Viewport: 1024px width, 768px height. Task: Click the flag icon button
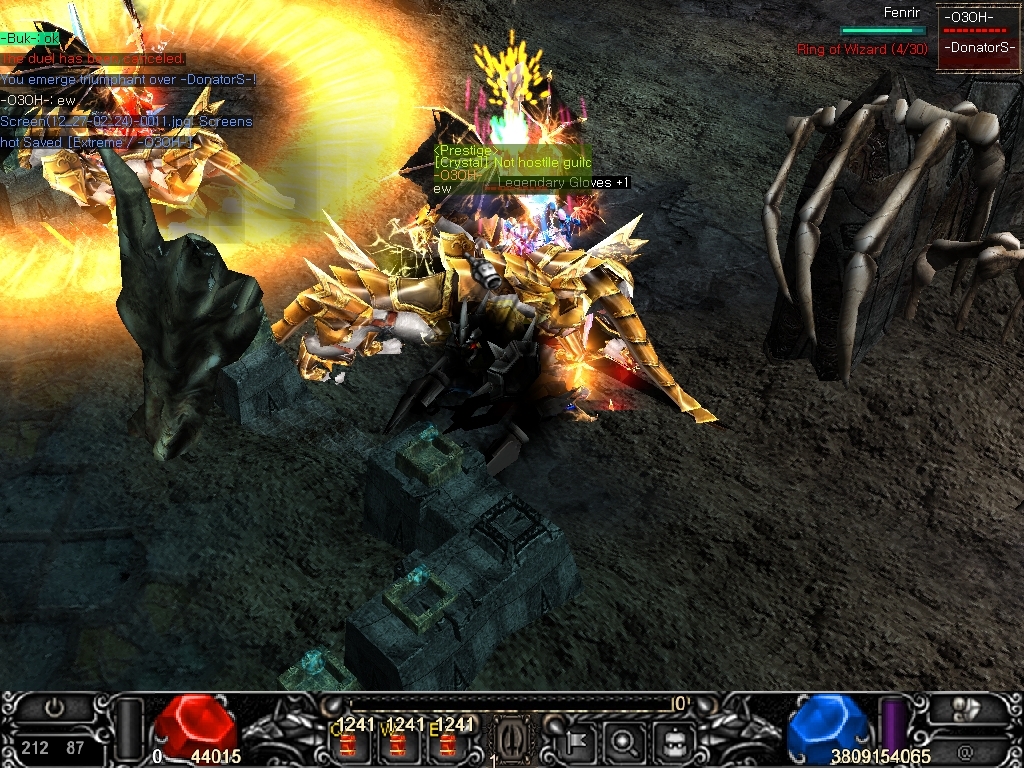(577, 741)
